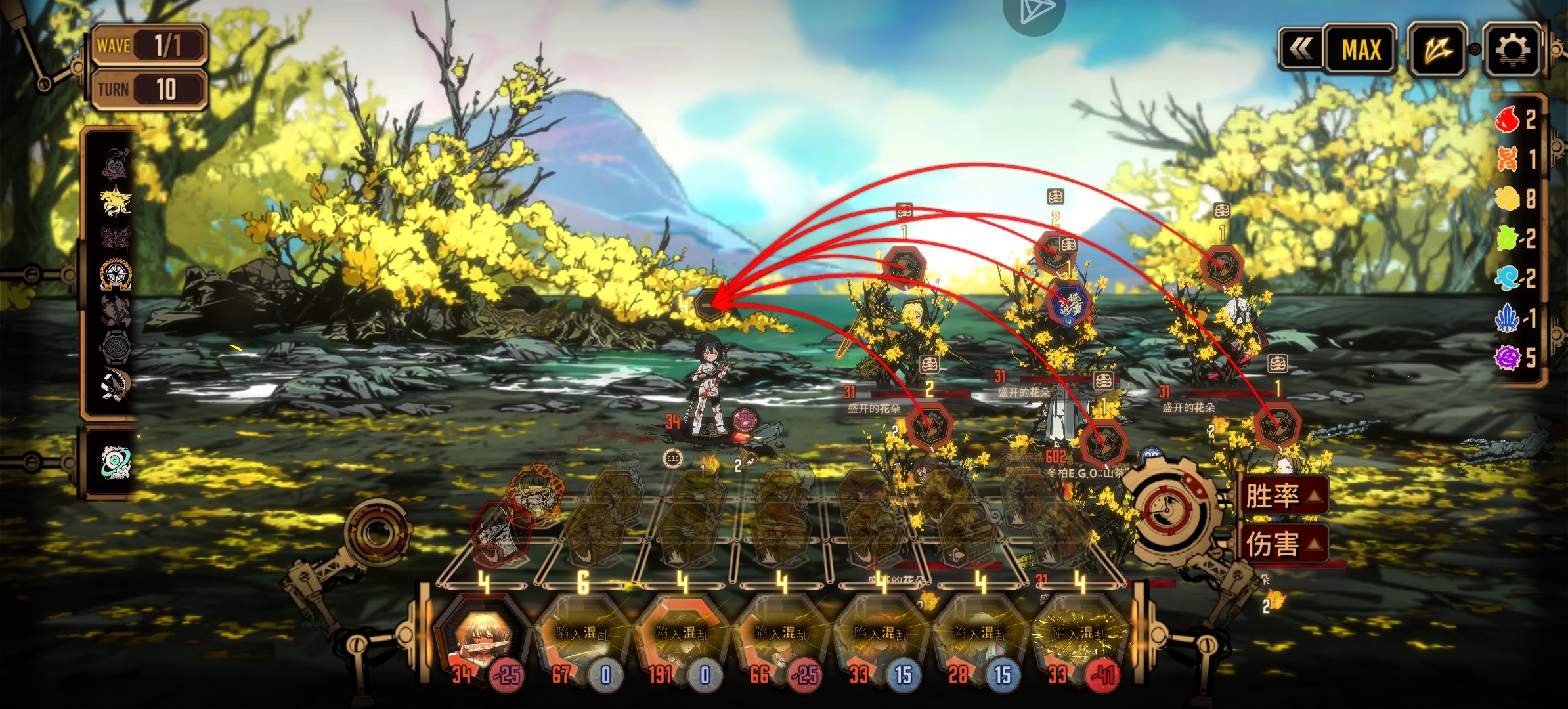Image resolution: width=1568 pixels, height=709 pixels.
Task: Select the 伤害 damage auto-select button
Action: click(1282, 544)
